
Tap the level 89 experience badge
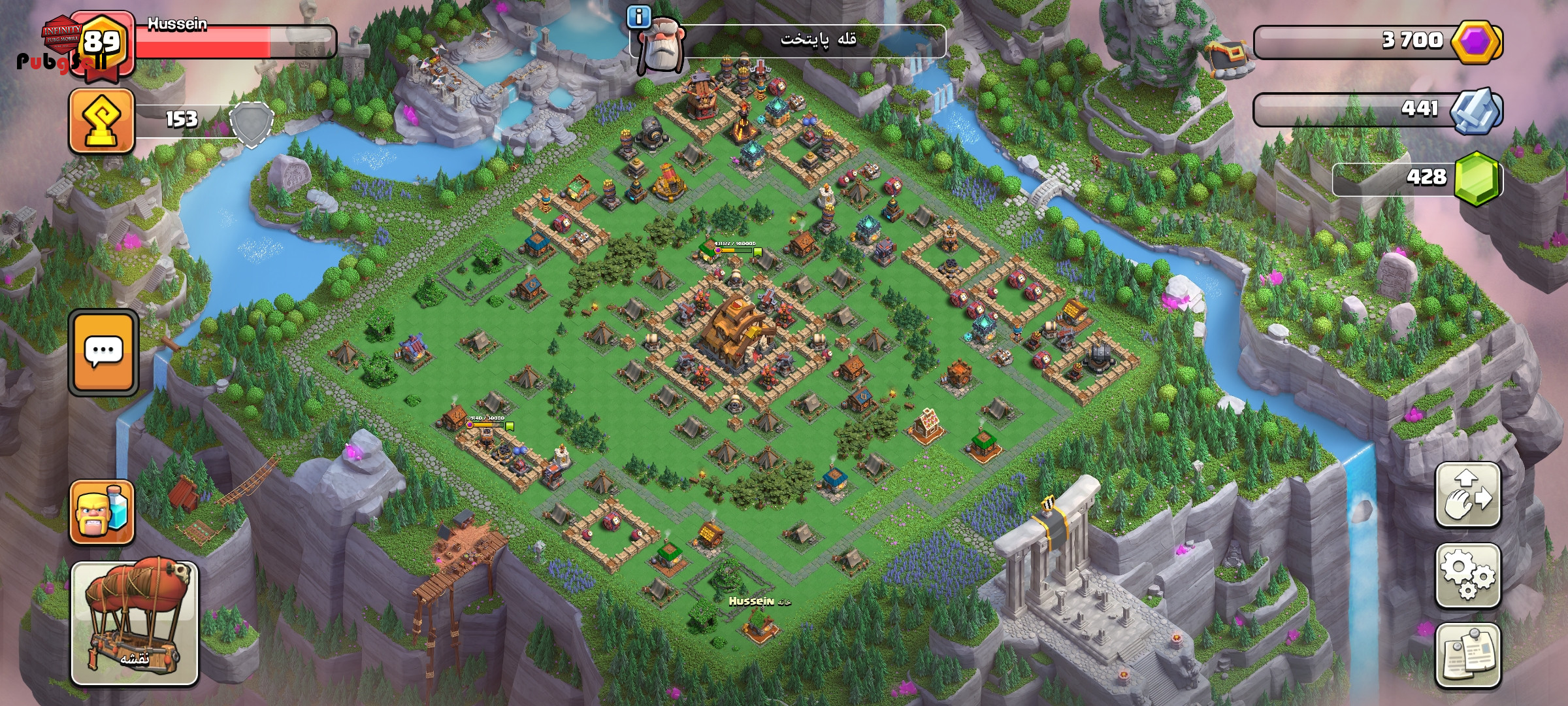click(103, 43)
